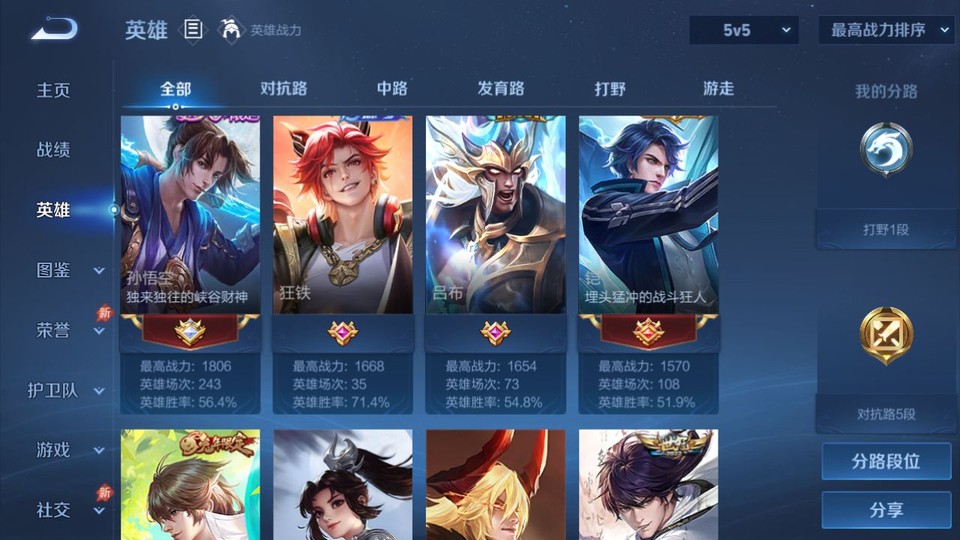This screenshot has width=960, height=540.
Task: Switch to the 对抗路 lane tab
Action: tap(283, 88)
